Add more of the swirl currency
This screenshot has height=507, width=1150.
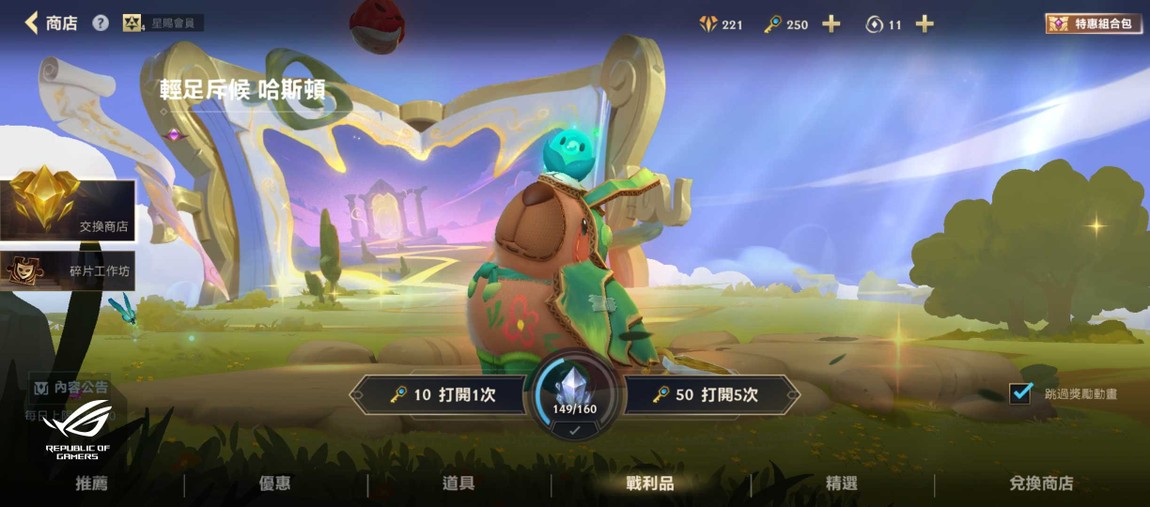tap(925, 23)
